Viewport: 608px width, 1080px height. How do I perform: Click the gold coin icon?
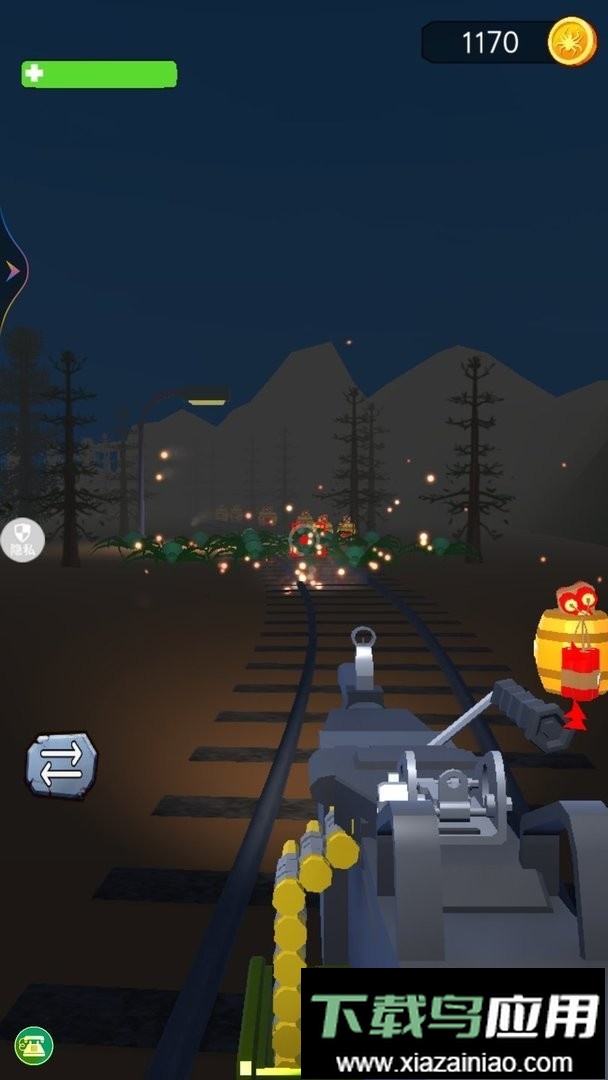coord(571,42)
